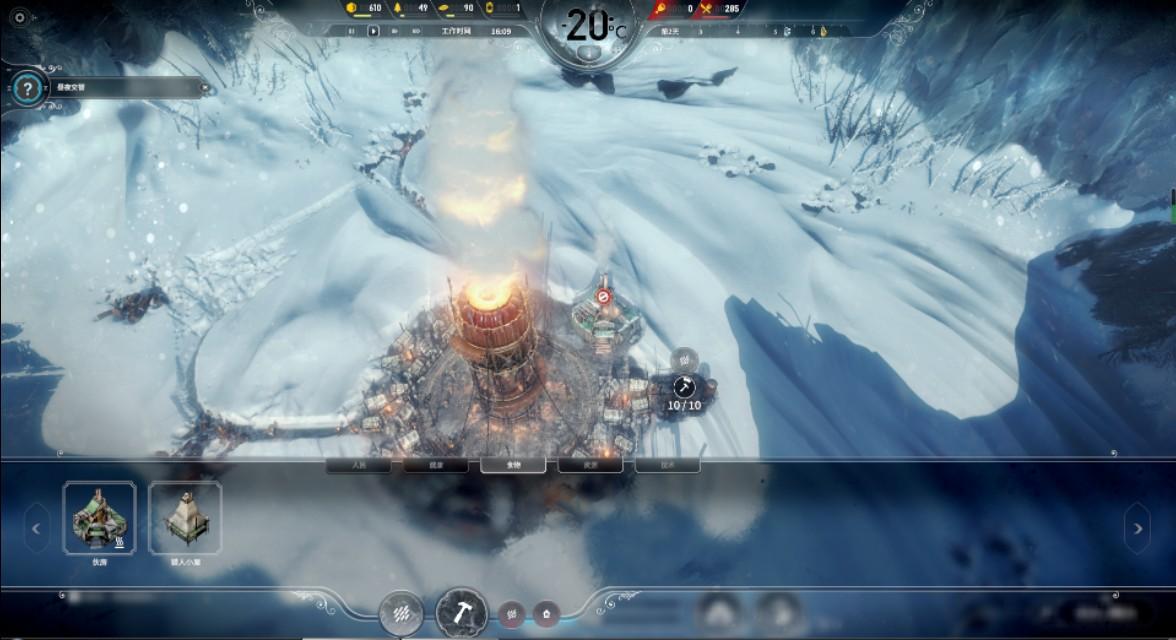Click the red prohibited icon above building
This screenshot has width=1176, height=640.
[x=603, y=296]
